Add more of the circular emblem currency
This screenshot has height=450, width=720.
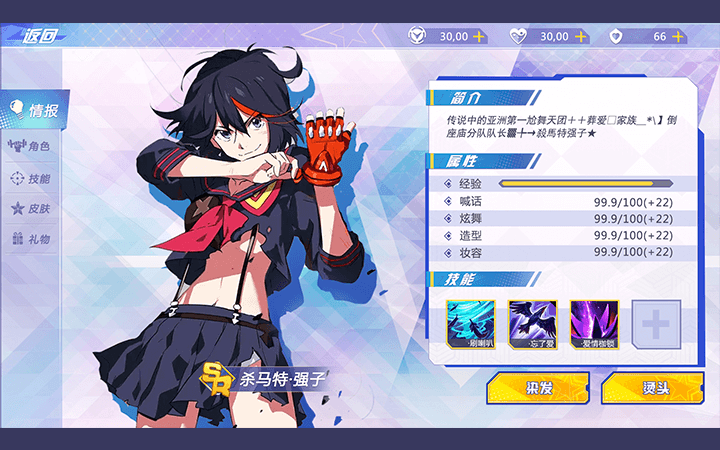tap(479, 36)
